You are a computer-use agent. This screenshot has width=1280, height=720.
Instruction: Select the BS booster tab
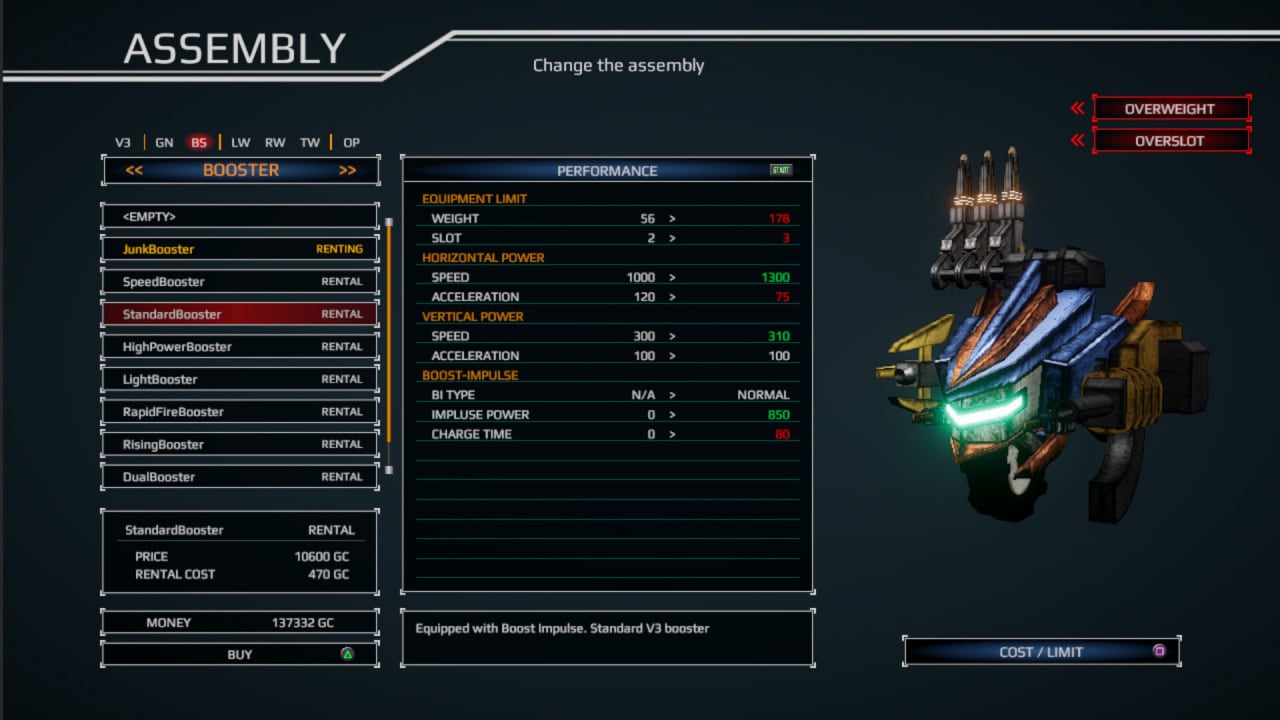coord(199,143)
